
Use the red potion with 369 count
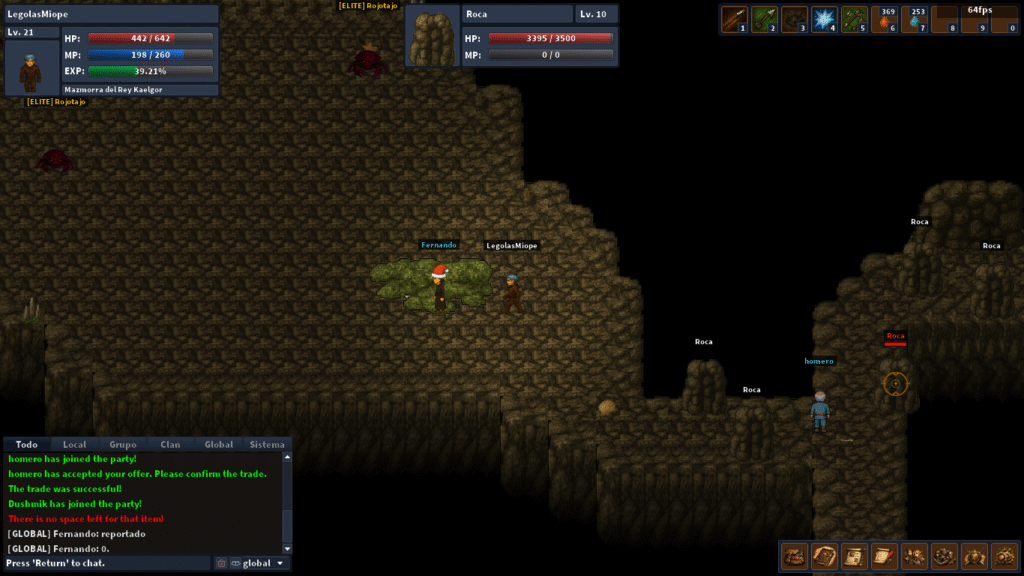[x=885, y=19]
